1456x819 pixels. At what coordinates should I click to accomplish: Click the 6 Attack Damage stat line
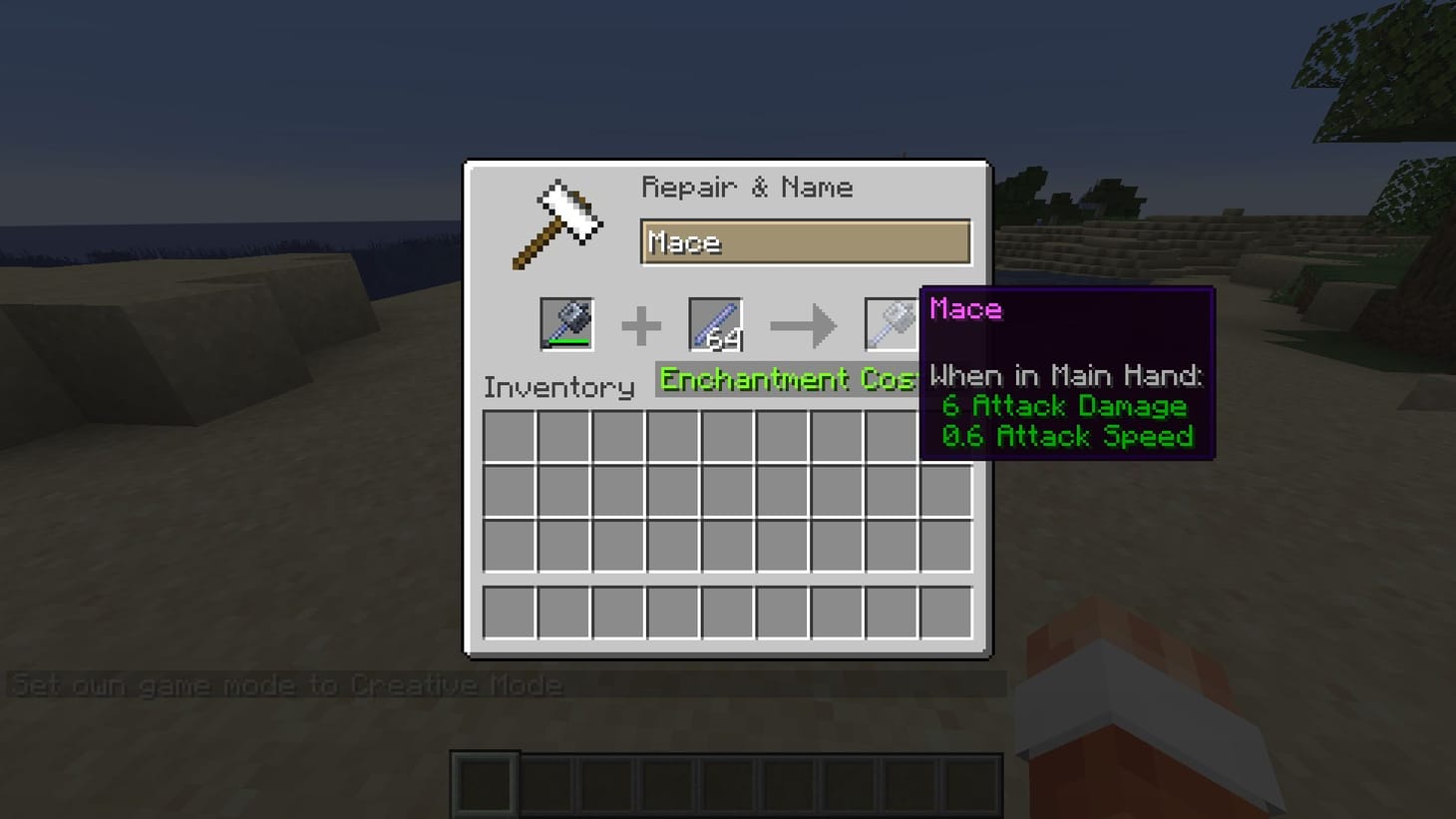pos(1064,406)
